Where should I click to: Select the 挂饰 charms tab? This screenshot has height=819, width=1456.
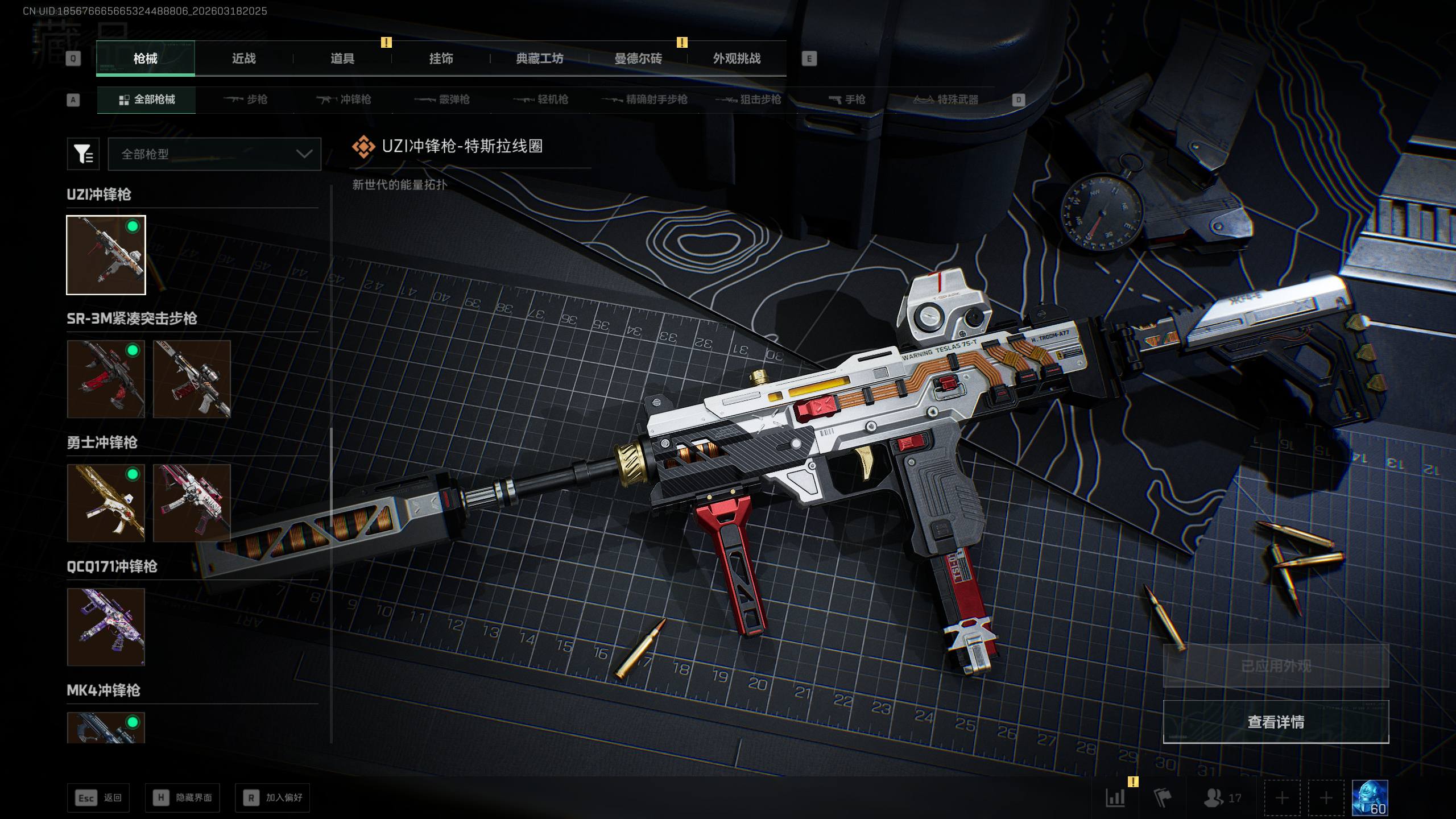point(441,59)
